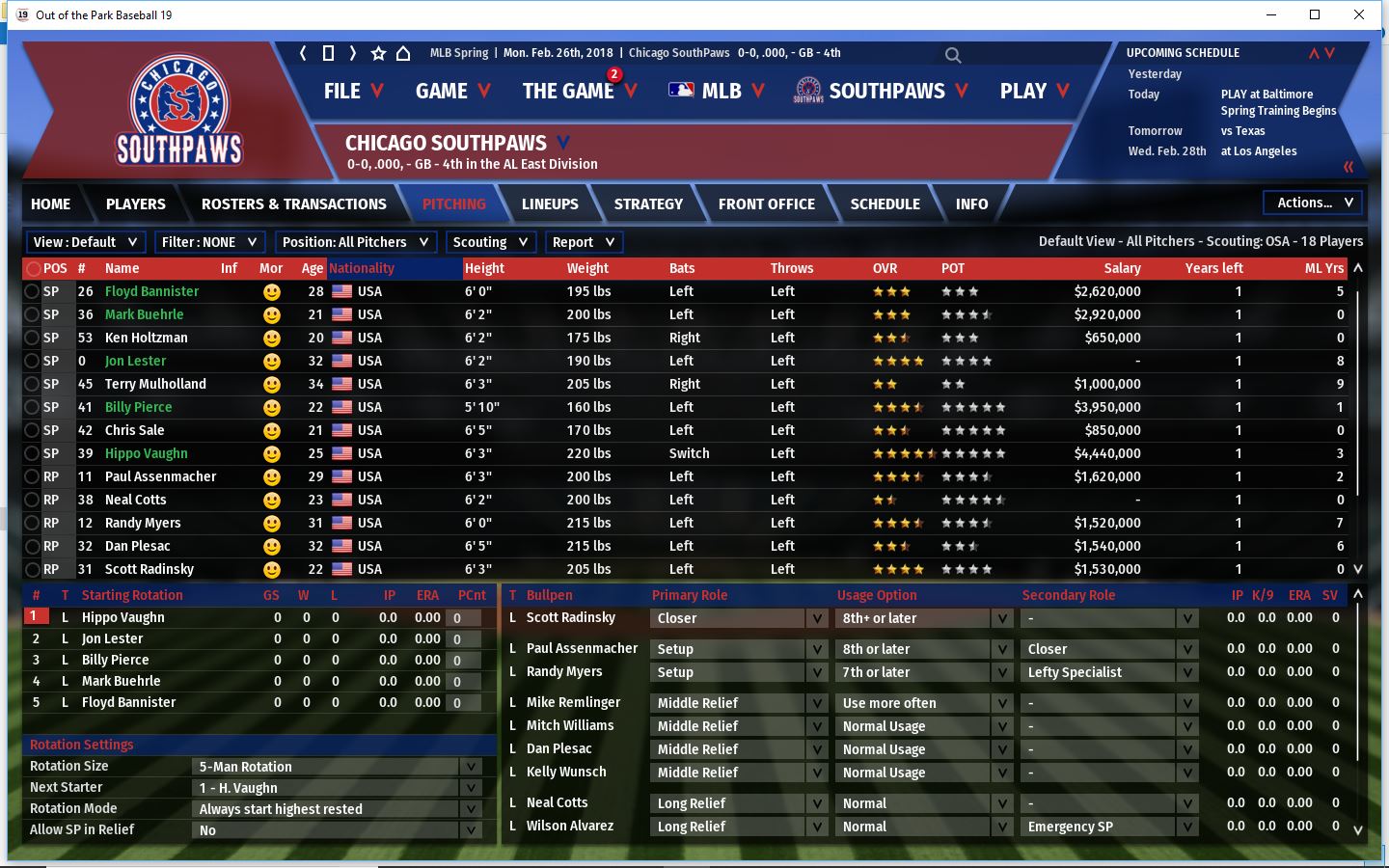Open the FILE menu

coord(353,92)
